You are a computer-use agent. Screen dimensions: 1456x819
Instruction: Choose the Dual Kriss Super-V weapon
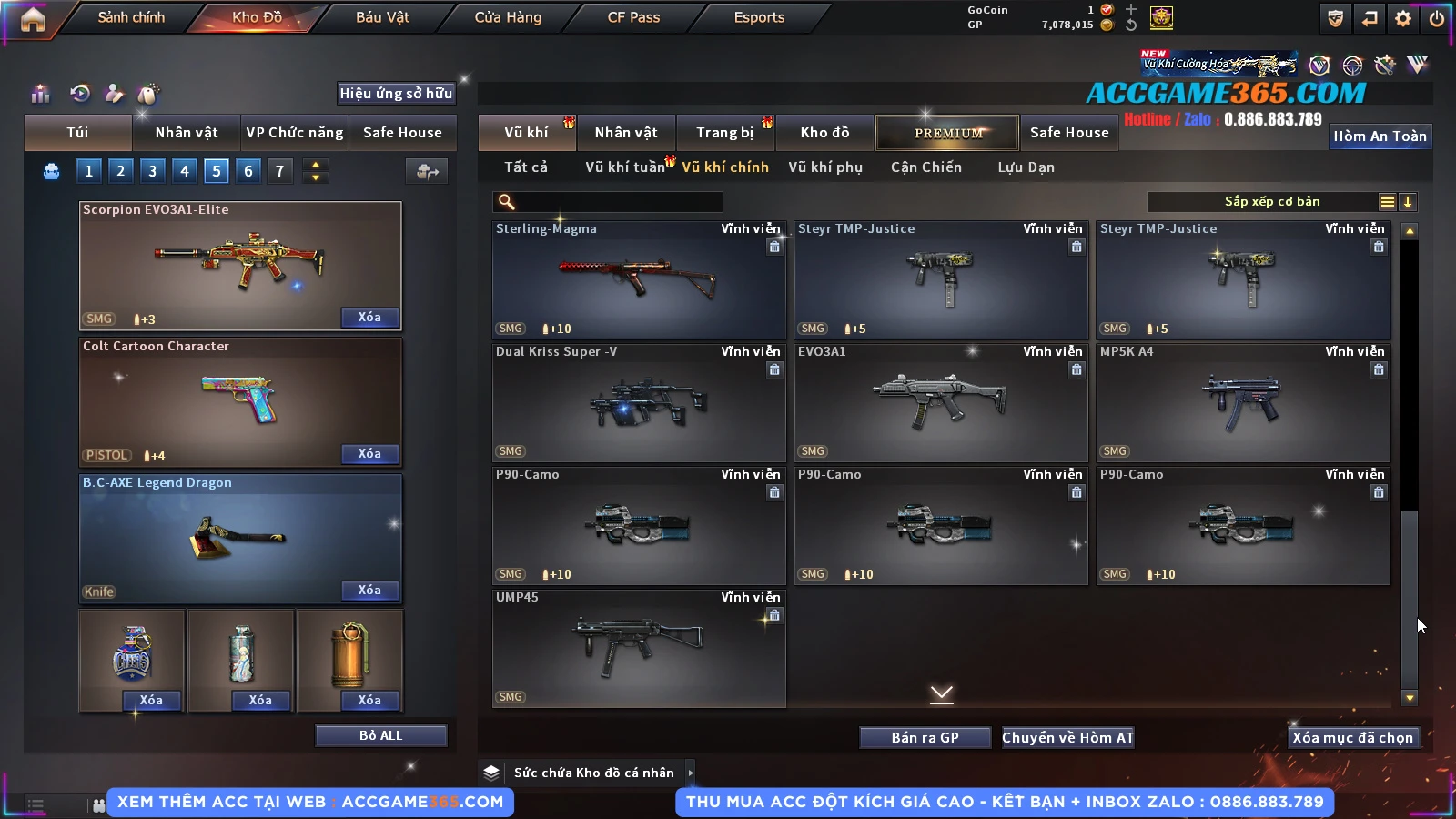638,402
